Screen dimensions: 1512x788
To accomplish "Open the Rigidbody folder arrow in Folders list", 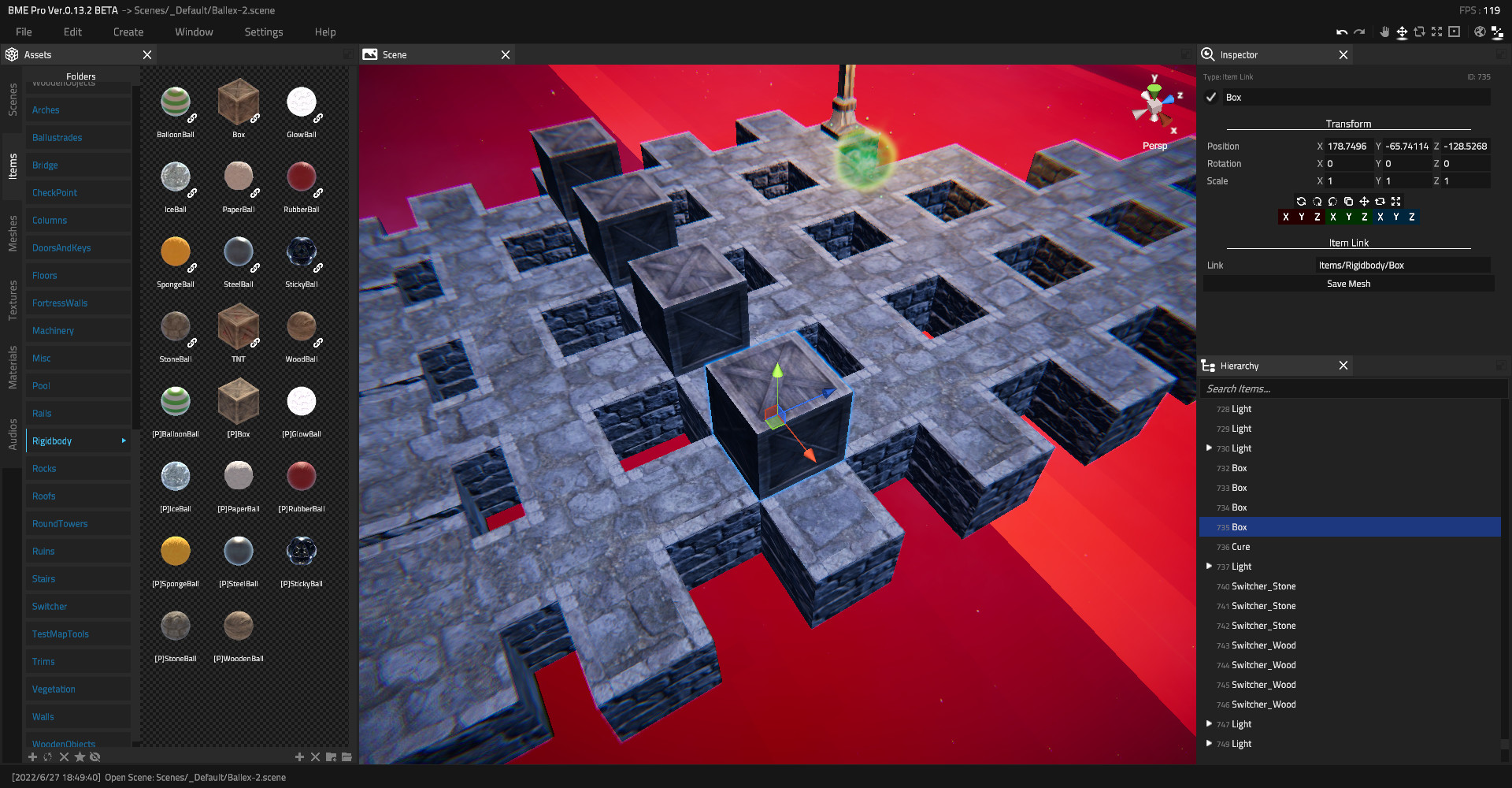I will [124, 440].
